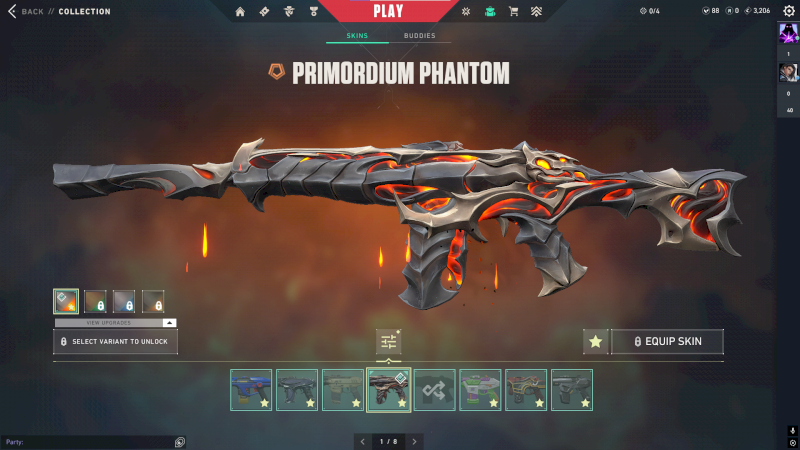
Task: Choose the random shuffle skin tile
Action: coord(434,390)
